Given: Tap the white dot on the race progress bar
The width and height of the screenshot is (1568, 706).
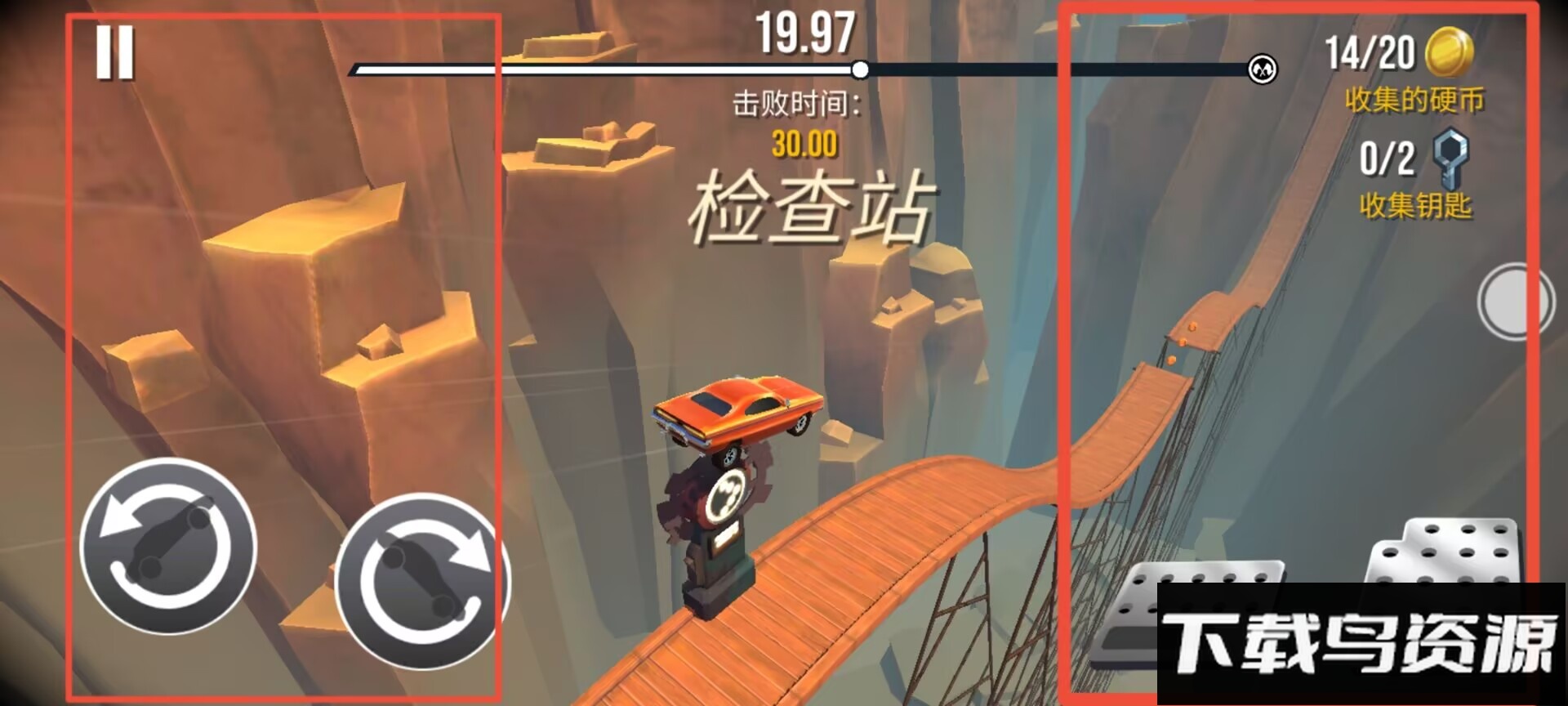Looking at the screenshot, I should point(860,70).
